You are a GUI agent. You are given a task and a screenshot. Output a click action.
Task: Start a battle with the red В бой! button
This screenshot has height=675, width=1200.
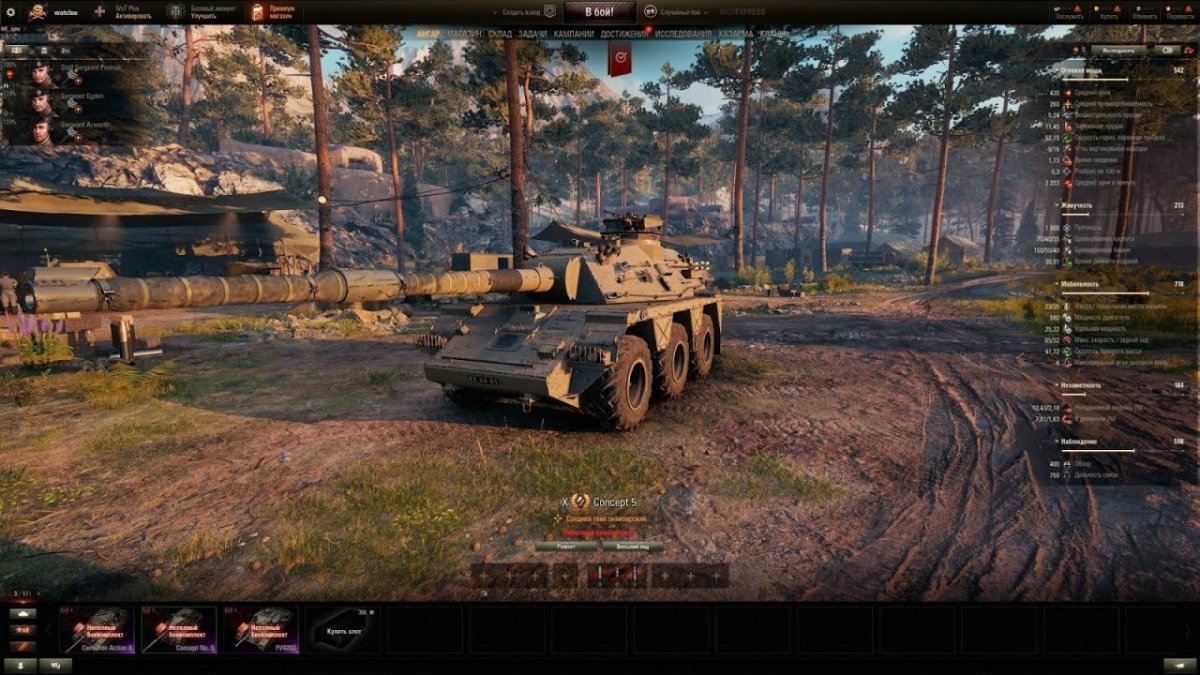(x=599, y=12)
